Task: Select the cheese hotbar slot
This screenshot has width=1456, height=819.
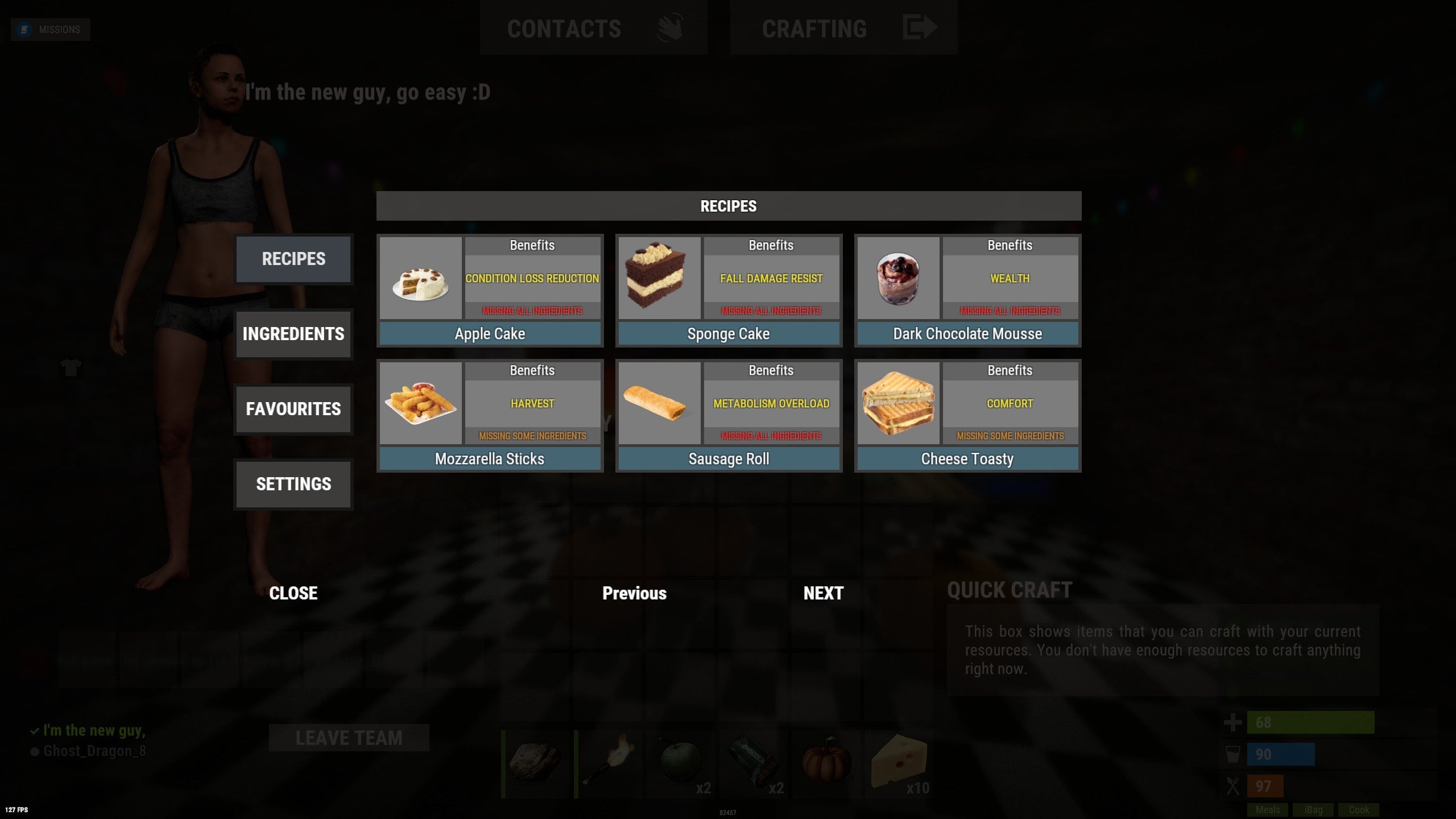Action: pos(899,764)
